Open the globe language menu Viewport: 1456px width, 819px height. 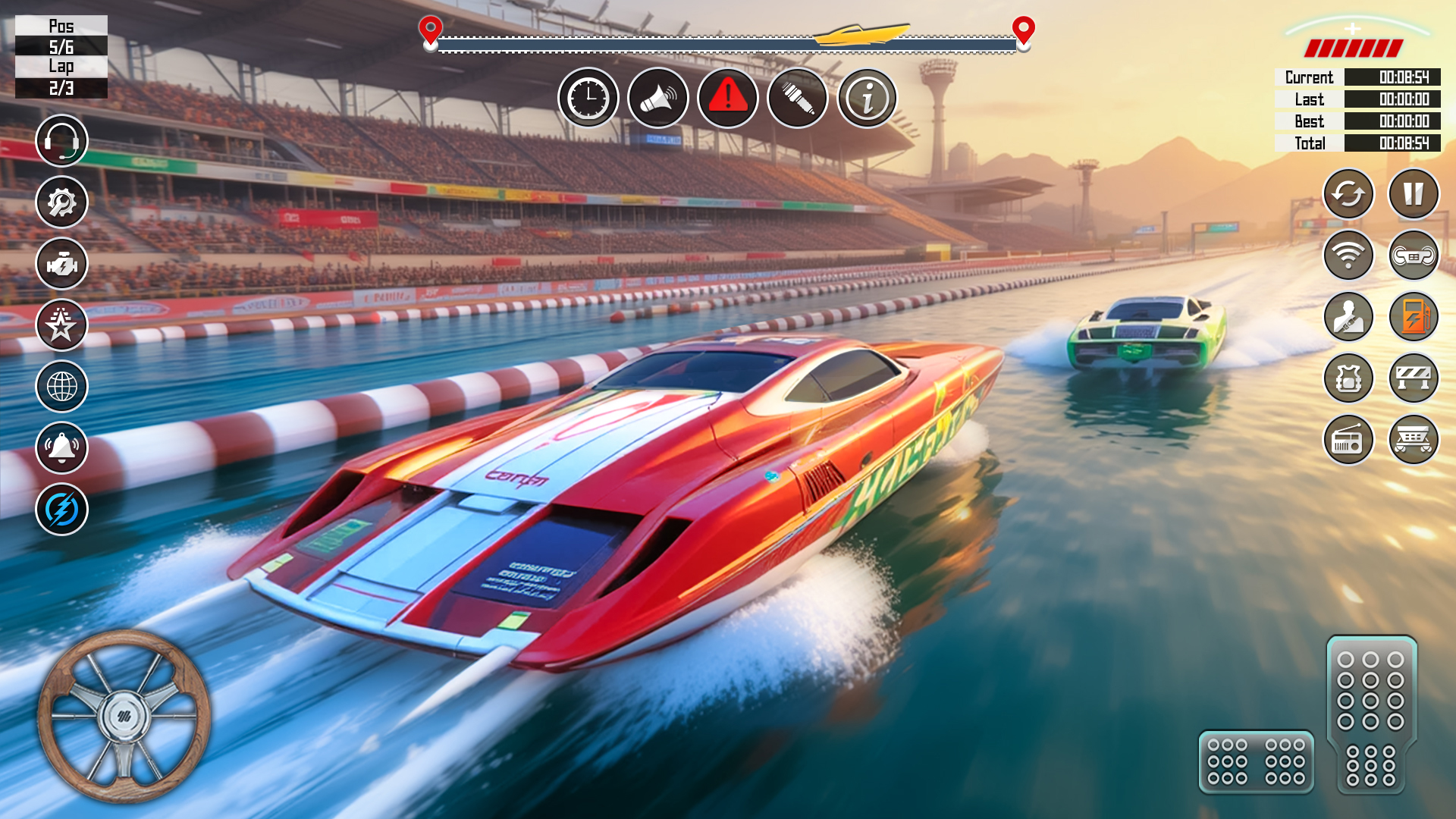(61, 386)
